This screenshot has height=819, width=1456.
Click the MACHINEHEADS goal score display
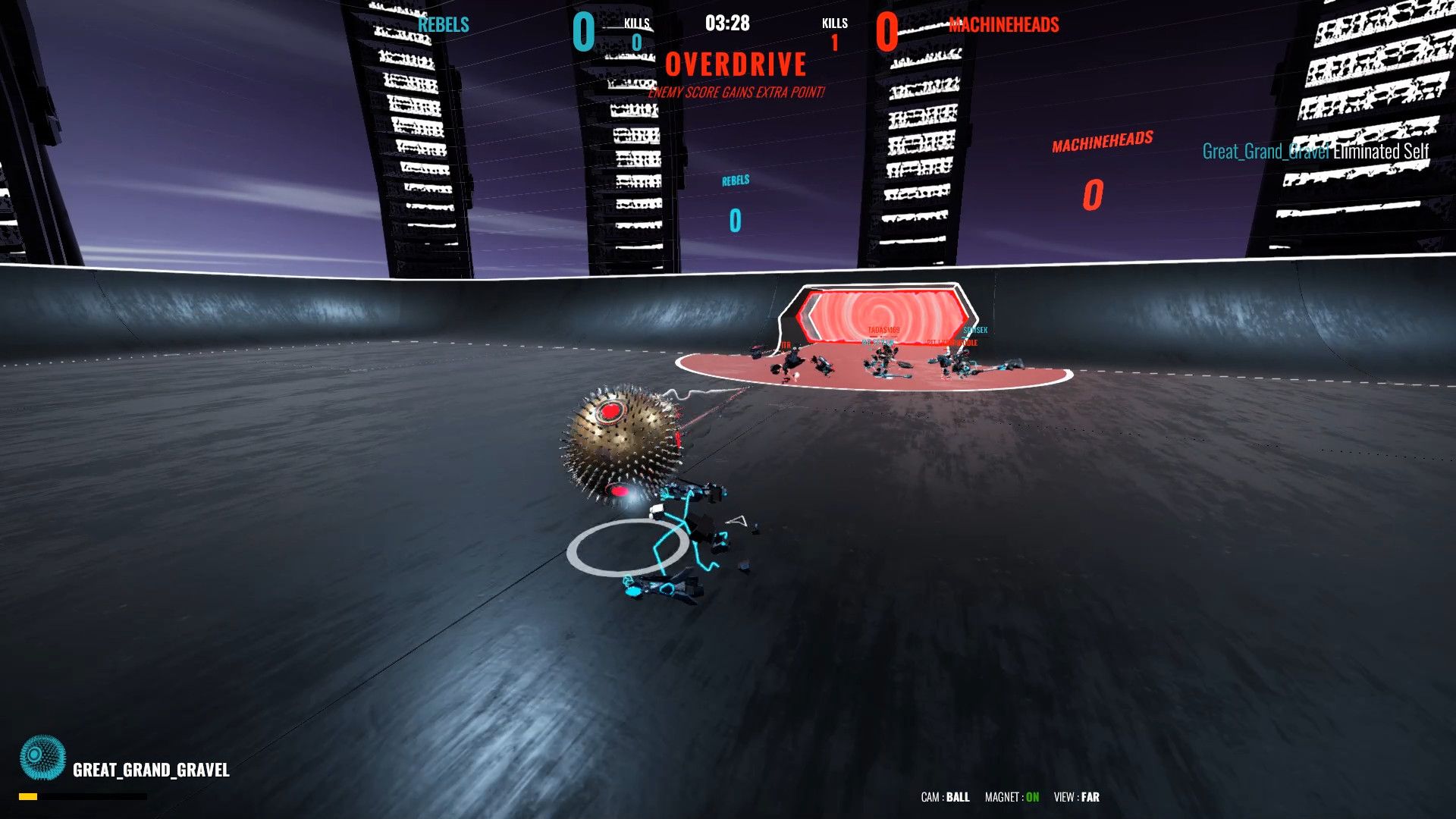pyautogui.click(x=1092, y=193)
